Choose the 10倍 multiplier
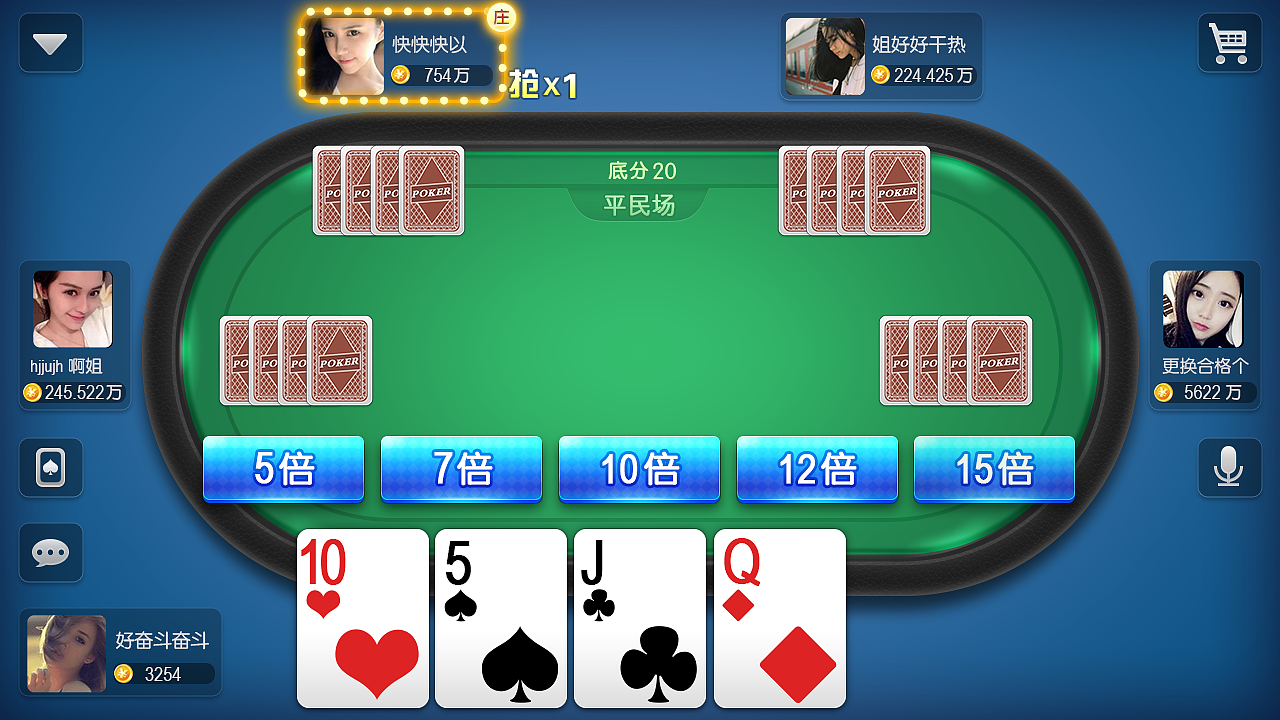 639,468
